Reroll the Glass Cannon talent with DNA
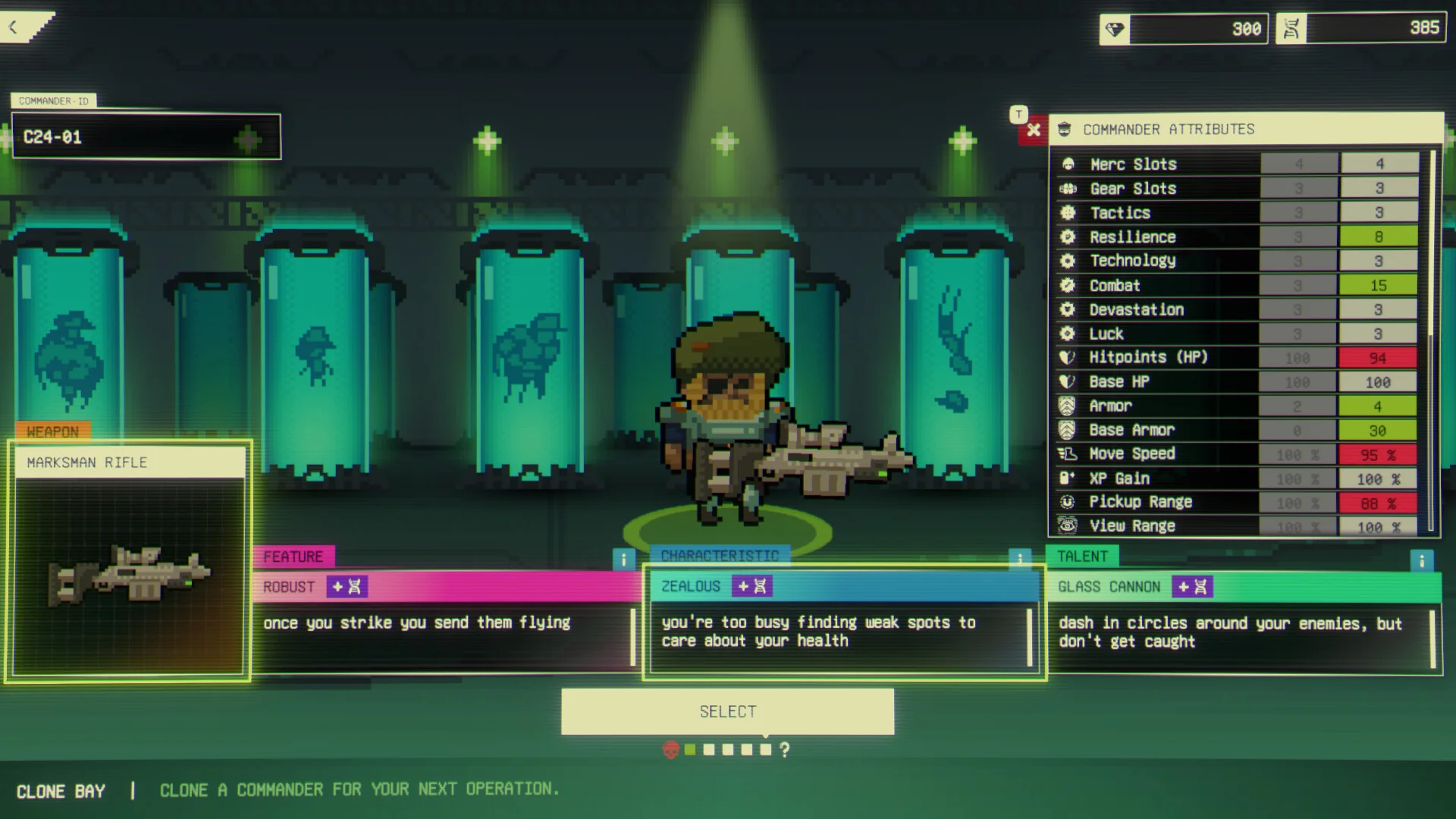The width and height of the screenshot is (1456, 819). [1192, 587]
